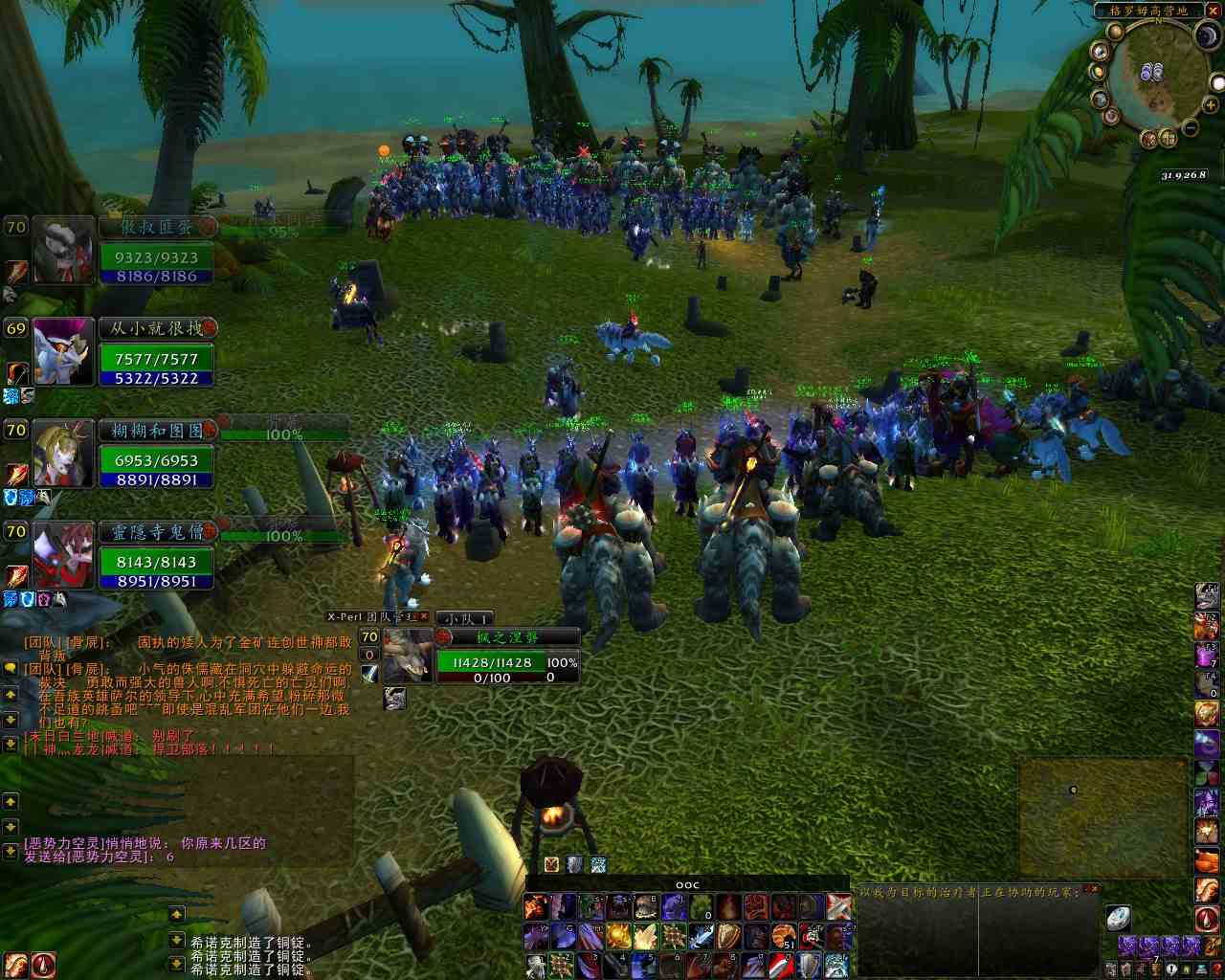Use the white gem item slot
Screen dimensions: 1225x980
[x=1117, y=920]
